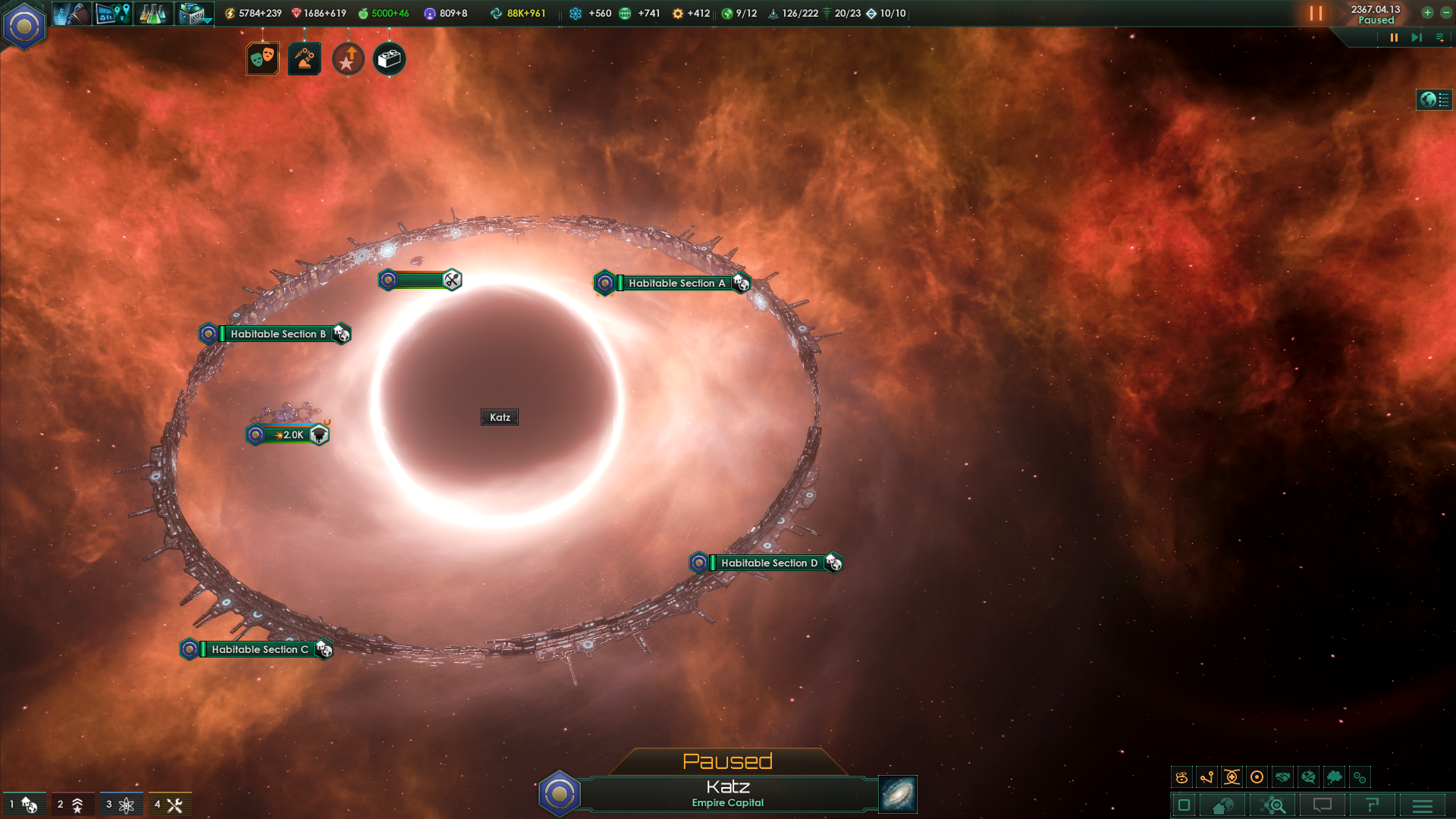Toggle galaxy map icons with globe toggle
The width and height of the screenshot is (1456, 819).
pos(1433,99)
